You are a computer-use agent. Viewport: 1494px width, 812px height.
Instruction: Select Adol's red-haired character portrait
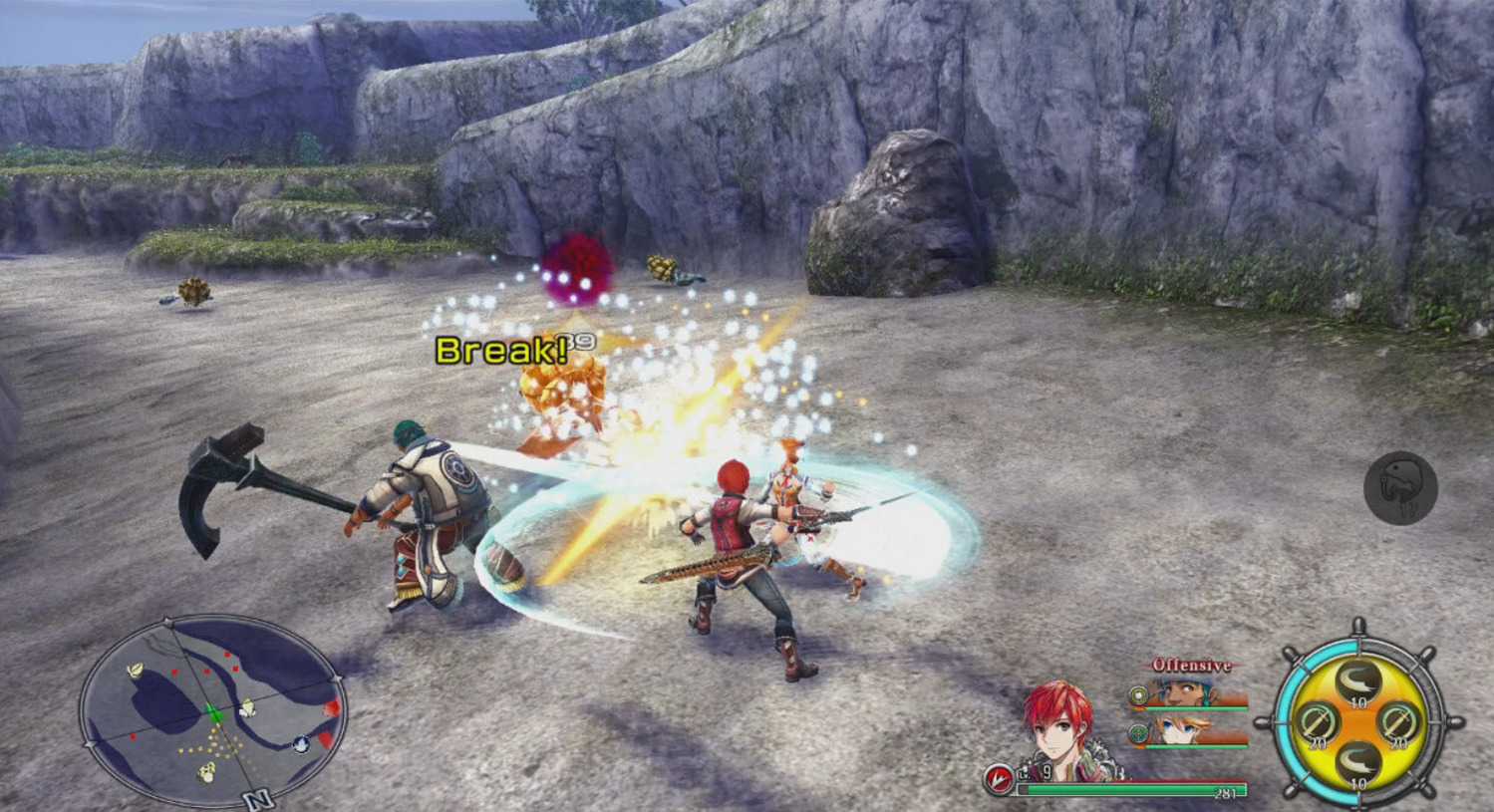click(1059, 728)
